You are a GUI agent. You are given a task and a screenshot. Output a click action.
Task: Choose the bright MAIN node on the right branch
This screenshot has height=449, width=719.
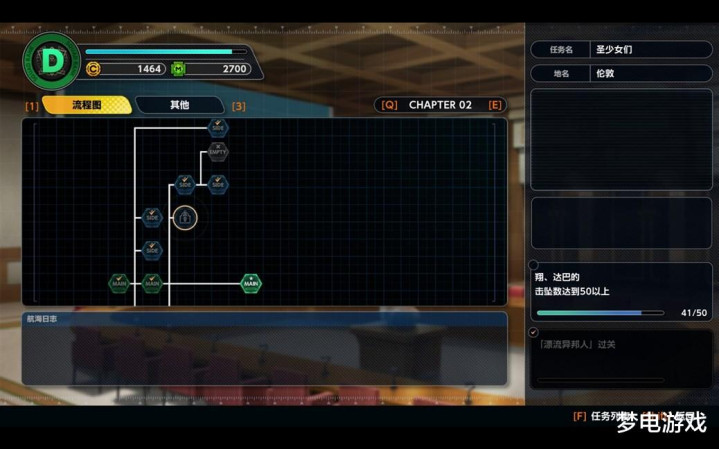(x=251, y=283)
